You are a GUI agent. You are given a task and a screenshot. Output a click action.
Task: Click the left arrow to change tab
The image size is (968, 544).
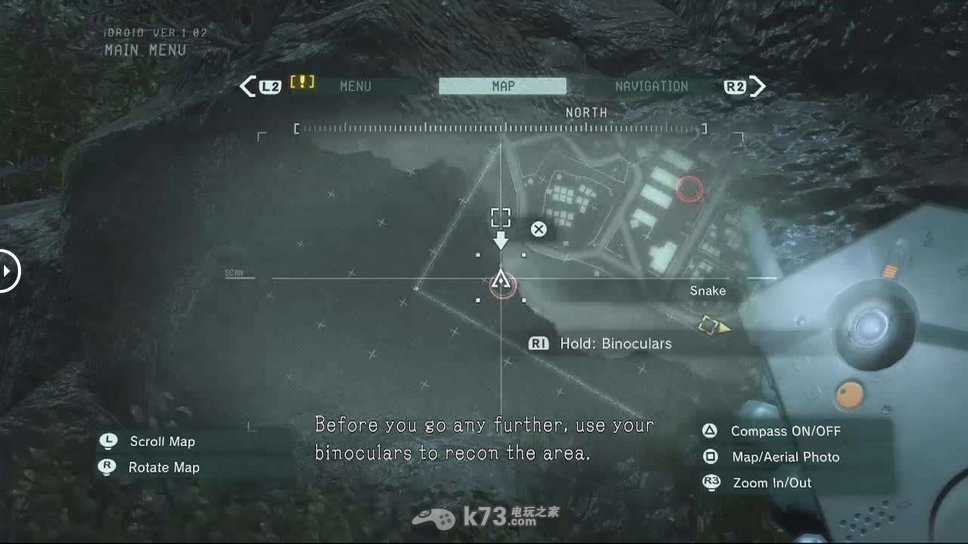pyautogui.click(x=248, y=86)
